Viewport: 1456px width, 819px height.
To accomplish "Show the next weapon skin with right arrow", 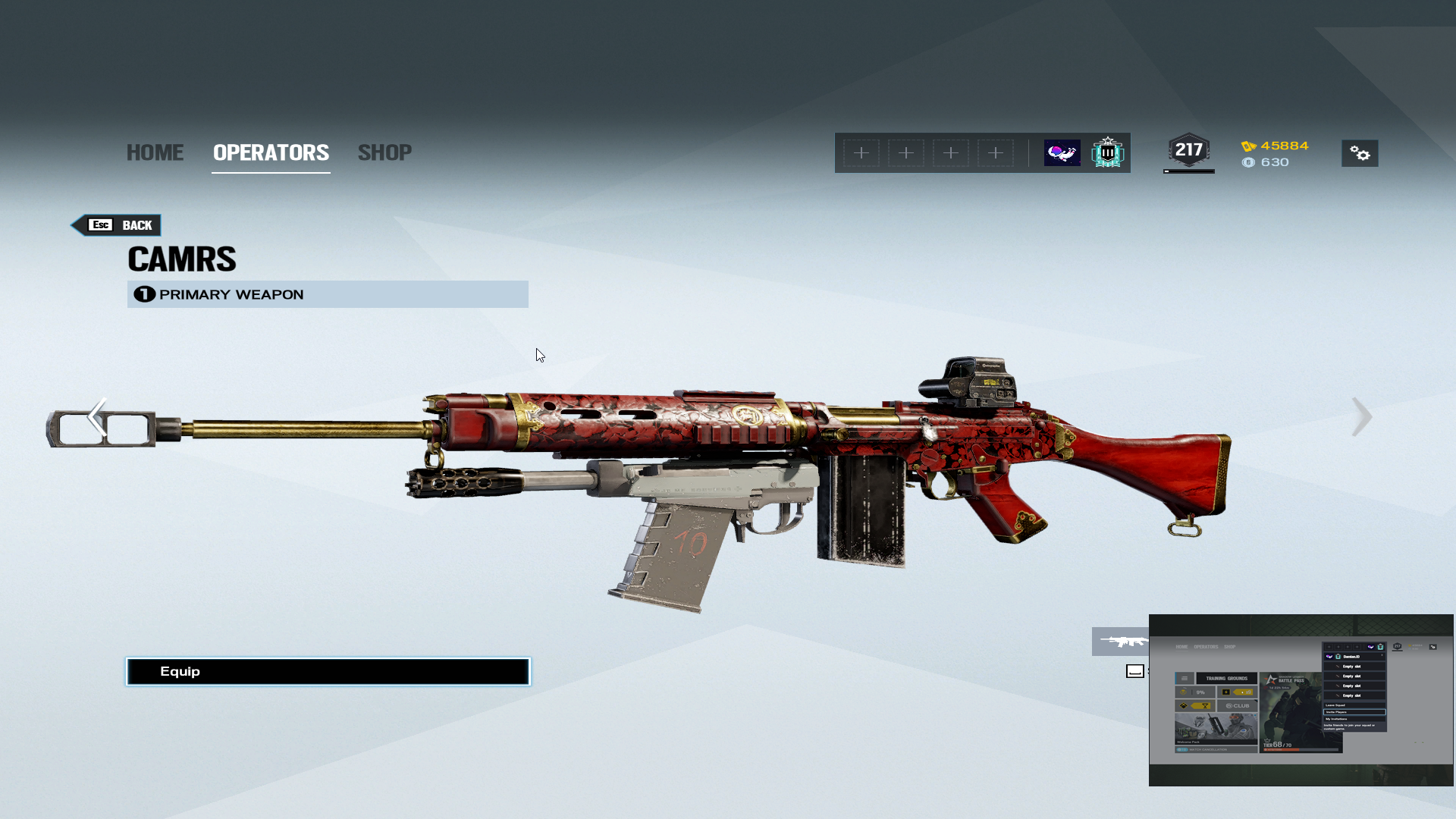I will (1361, 416).
